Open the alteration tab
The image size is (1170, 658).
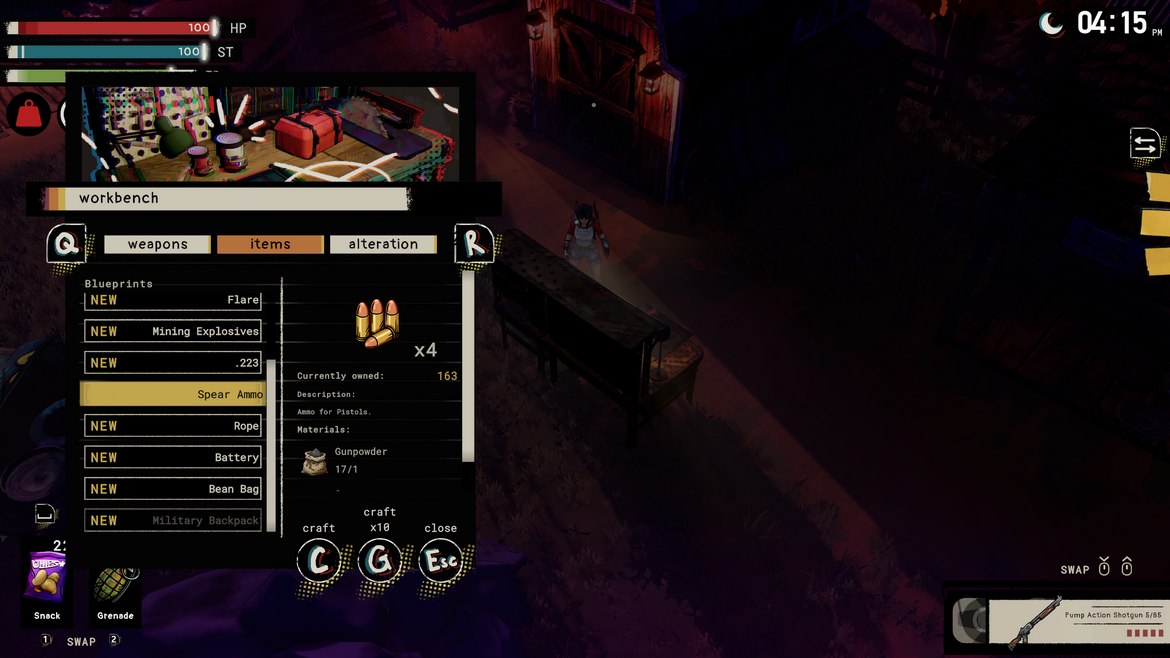click(383, 244)
